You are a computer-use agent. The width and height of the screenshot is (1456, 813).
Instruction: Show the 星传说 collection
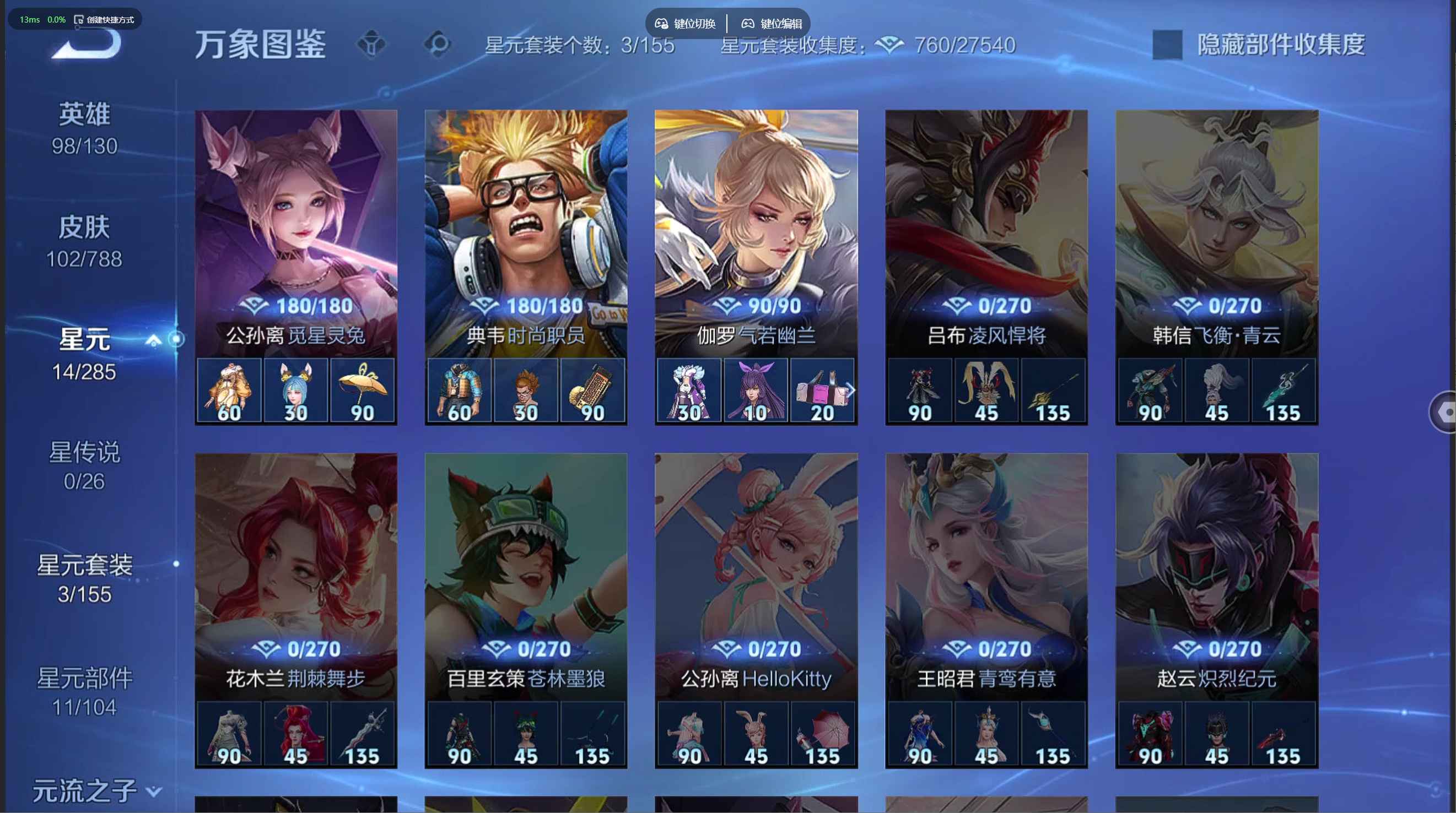[84, 466]
